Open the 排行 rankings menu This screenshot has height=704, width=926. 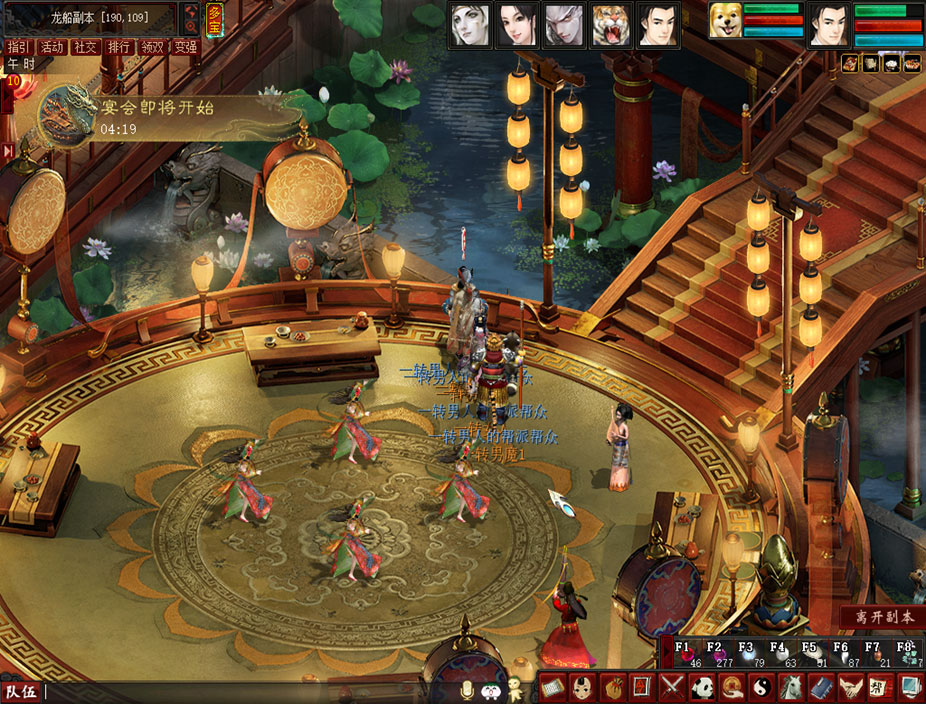(x=119, y=47)
